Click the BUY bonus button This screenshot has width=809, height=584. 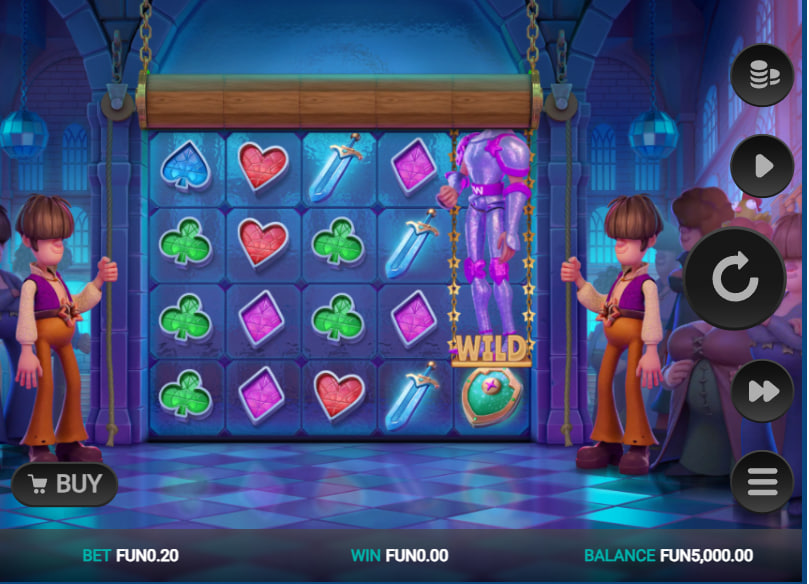coord(65,485)
